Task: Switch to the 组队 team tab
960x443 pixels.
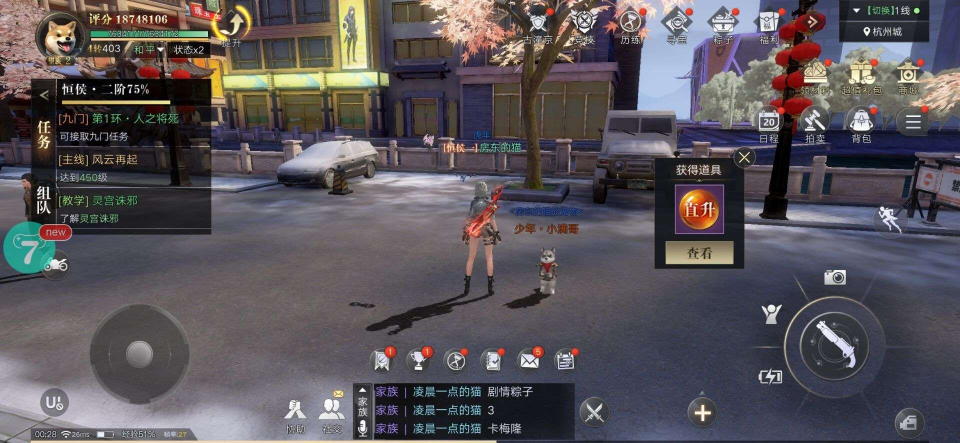Action: (44, 198)
